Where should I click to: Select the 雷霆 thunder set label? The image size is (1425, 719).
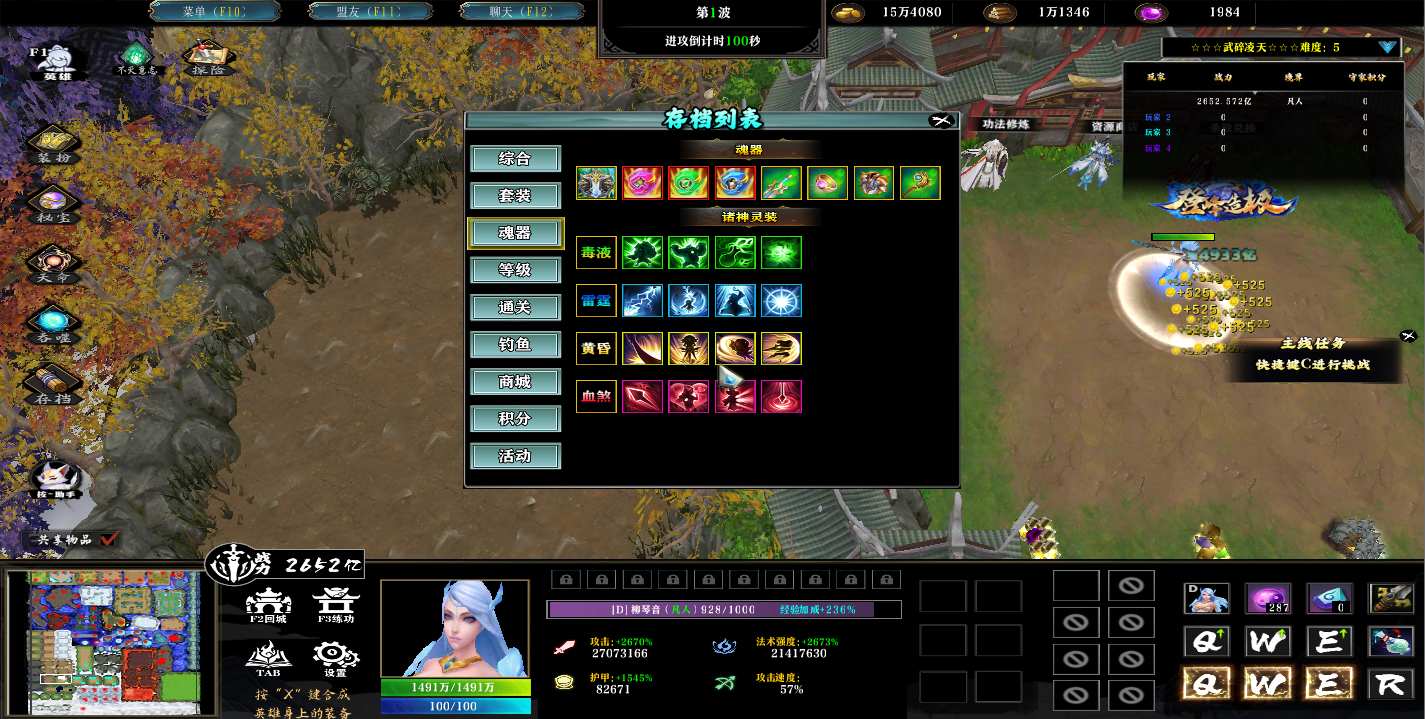coord(596,301)
